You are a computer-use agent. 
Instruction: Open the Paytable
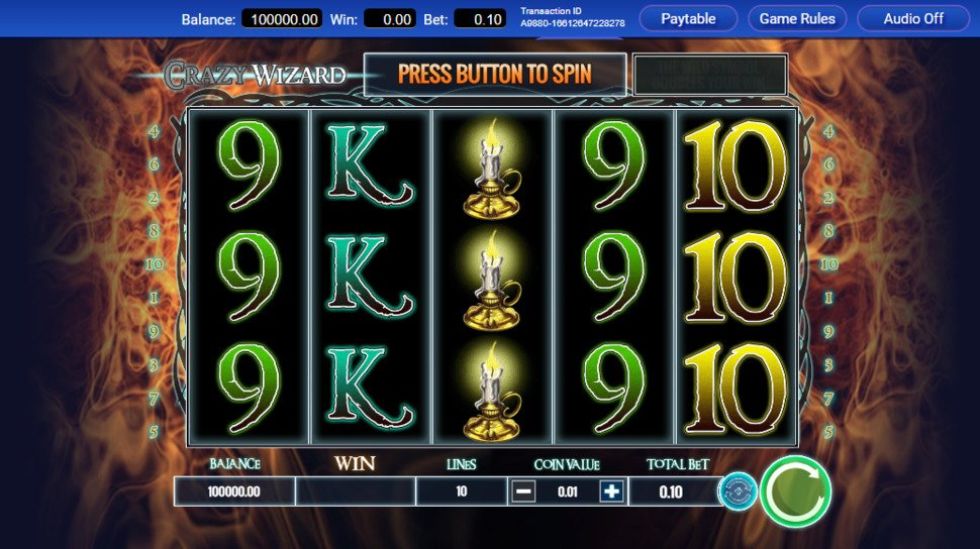(688, 18)
